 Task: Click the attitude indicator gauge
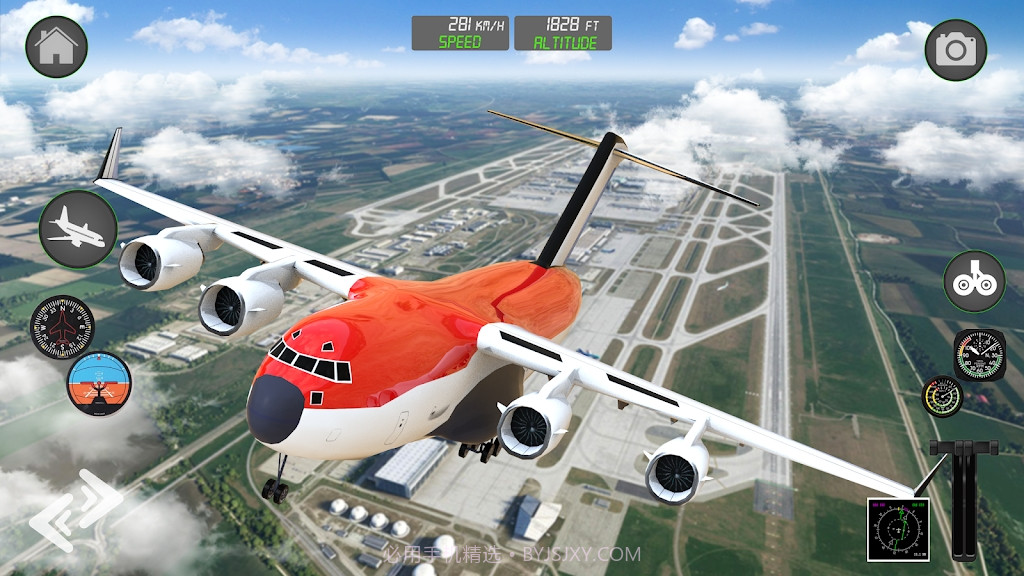[99, 383]
